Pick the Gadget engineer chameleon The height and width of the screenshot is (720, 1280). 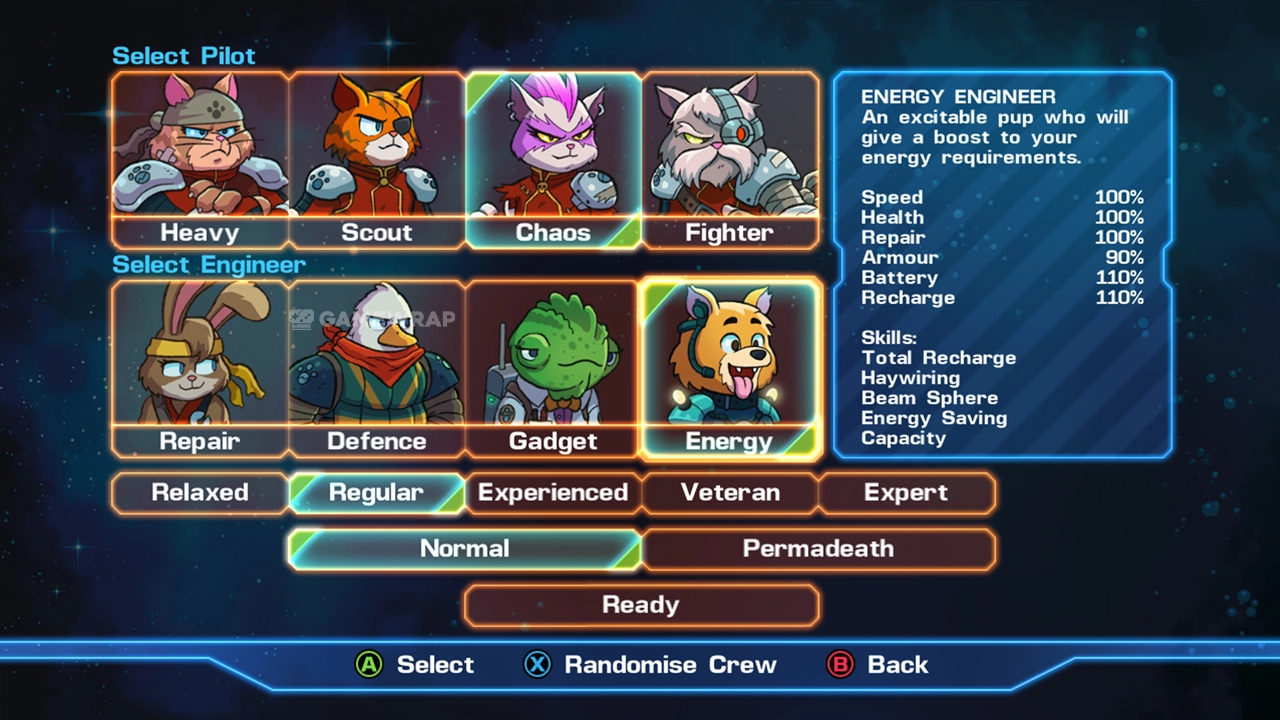point(553,368)
